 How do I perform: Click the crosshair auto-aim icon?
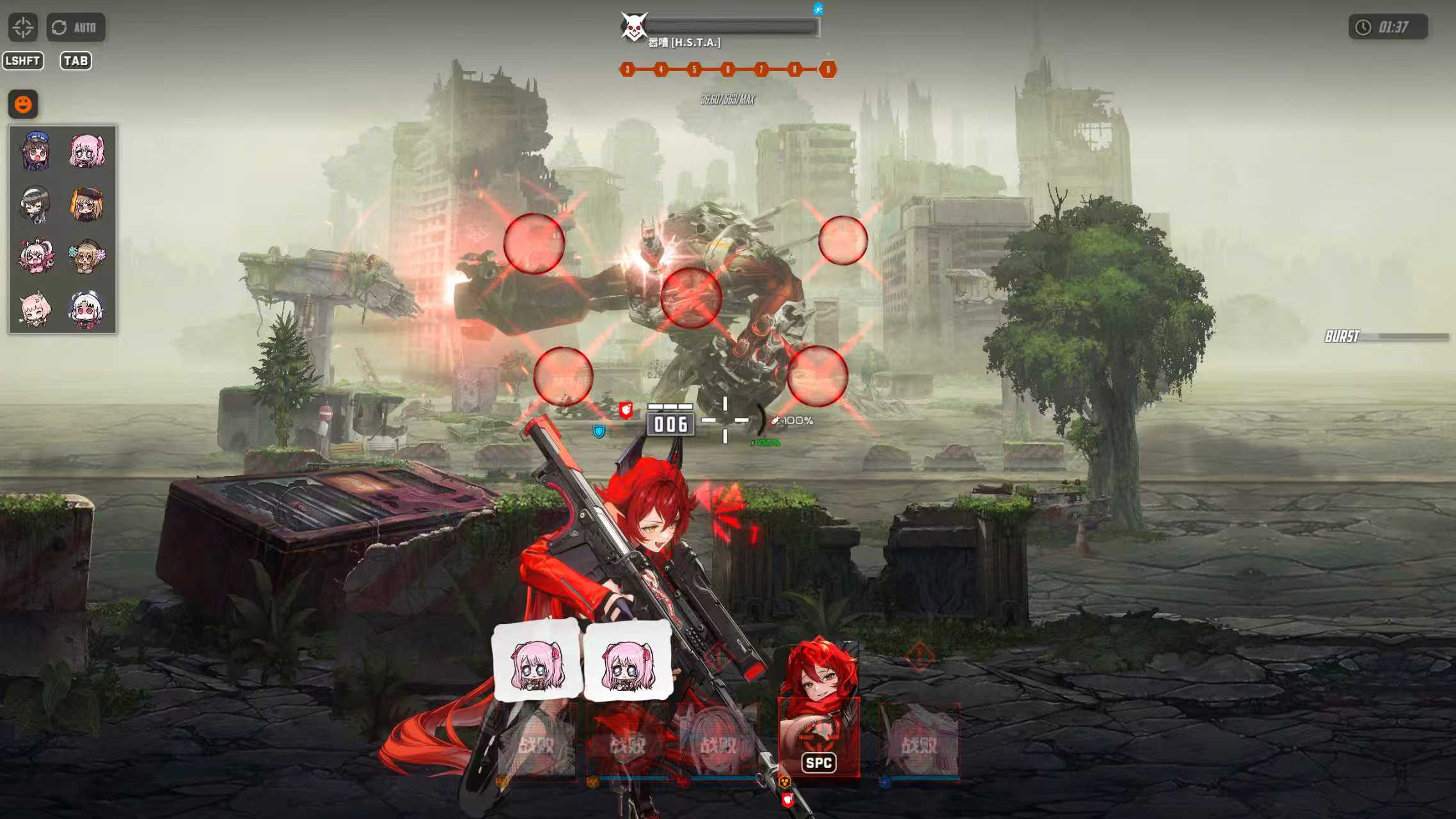coord(23,28)
